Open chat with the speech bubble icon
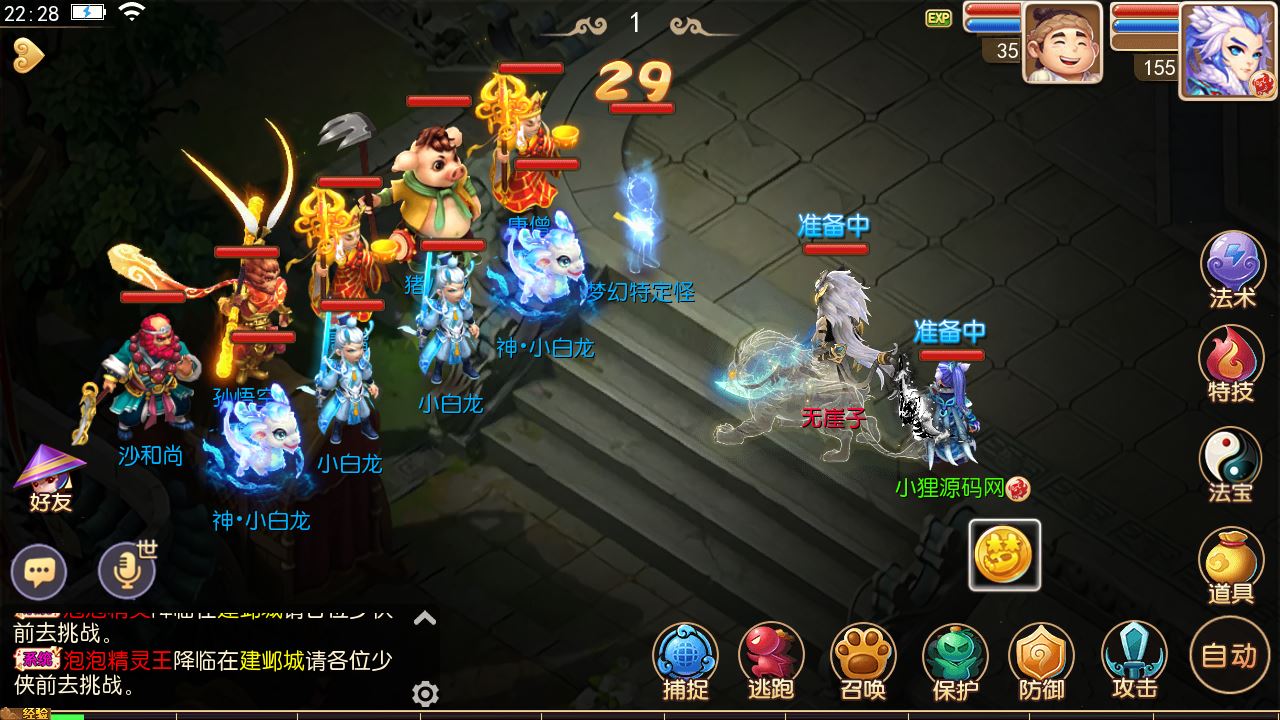The width and height of the screenshot is (1280, 720). tap(40, 571)
